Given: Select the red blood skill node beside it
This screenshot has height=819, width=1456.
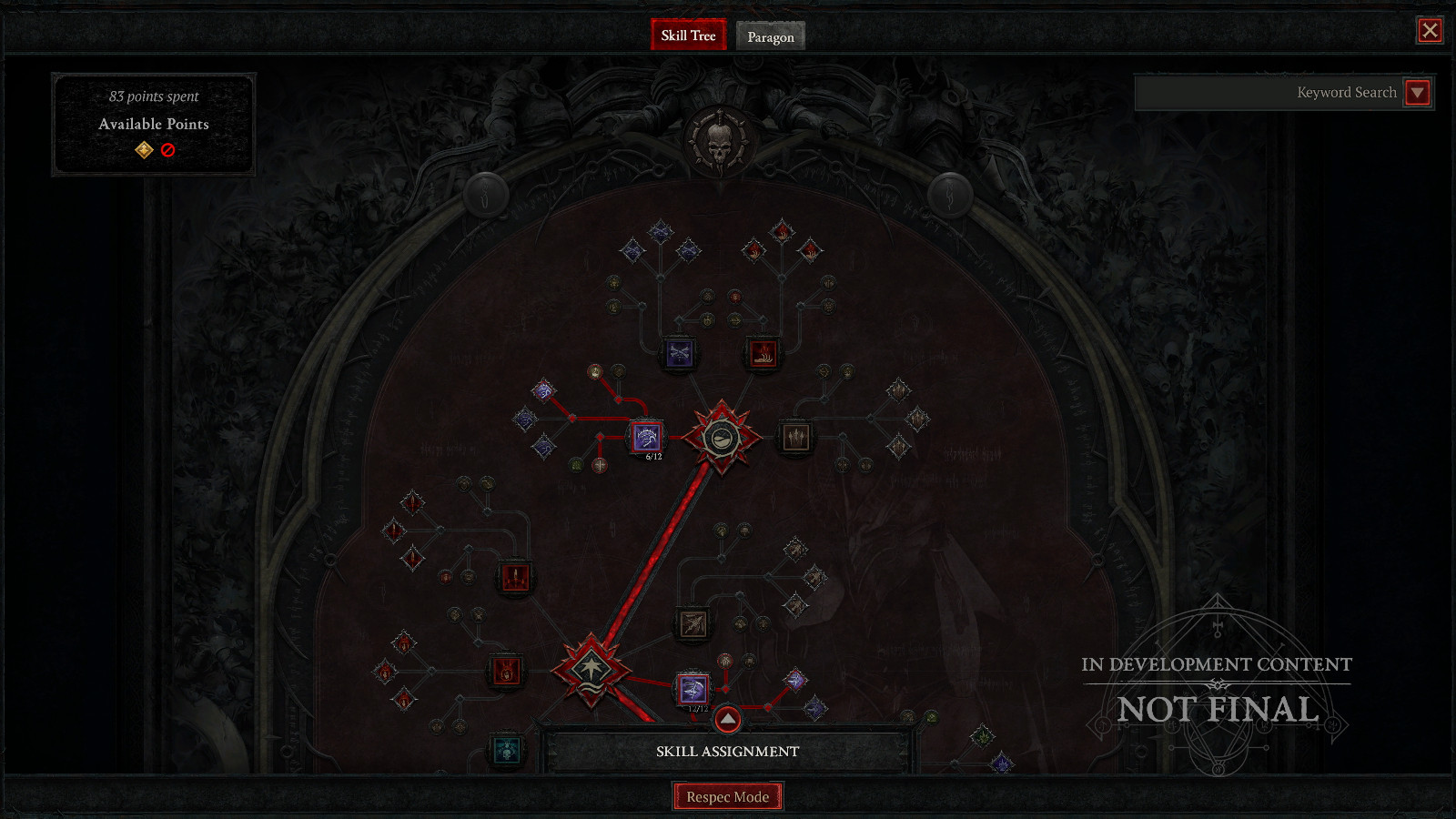Looking at the screenshot, I should (x=764, y=353).
